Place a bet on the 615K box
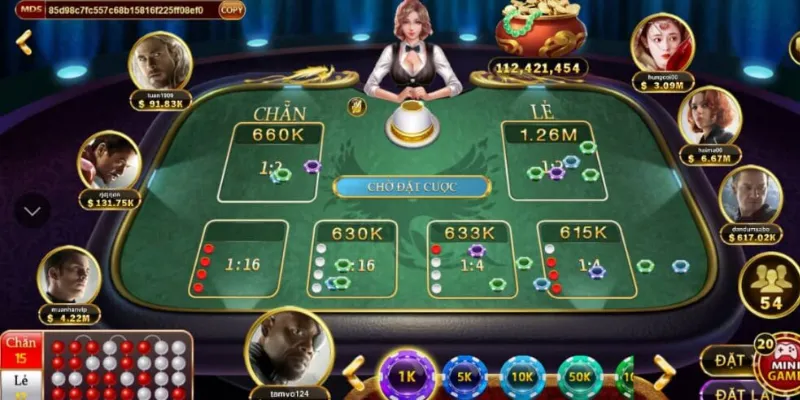Viewport: 800px width, 400px height. pos(586,259)
